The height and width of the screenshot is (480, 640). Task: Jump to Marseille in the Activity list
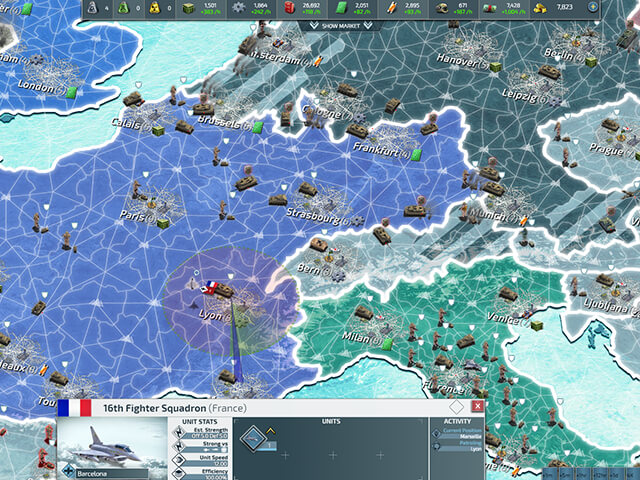[x=470, y=437]
